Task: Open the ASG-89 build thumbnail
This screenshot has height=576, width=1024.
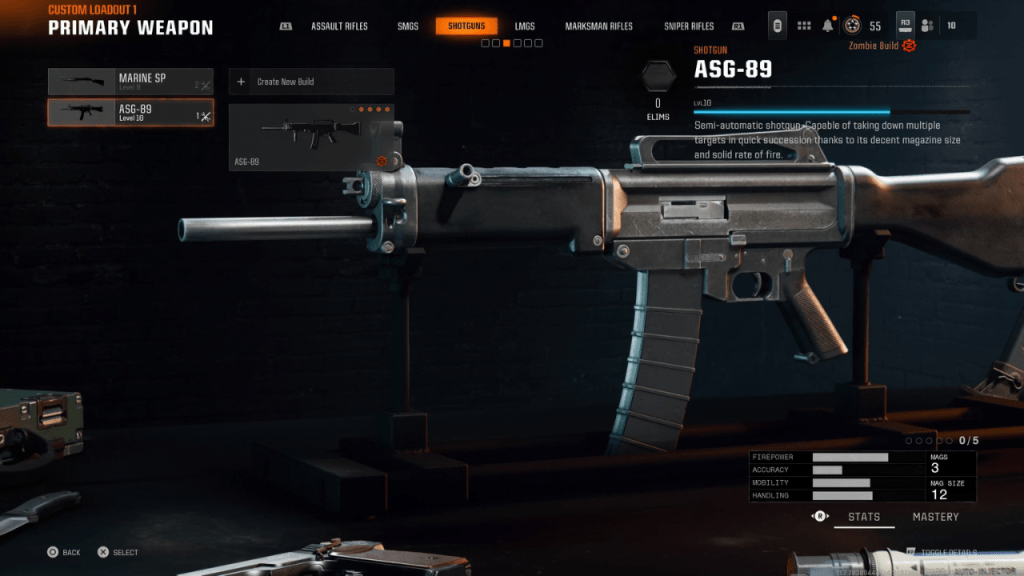Action: point(311,137)
